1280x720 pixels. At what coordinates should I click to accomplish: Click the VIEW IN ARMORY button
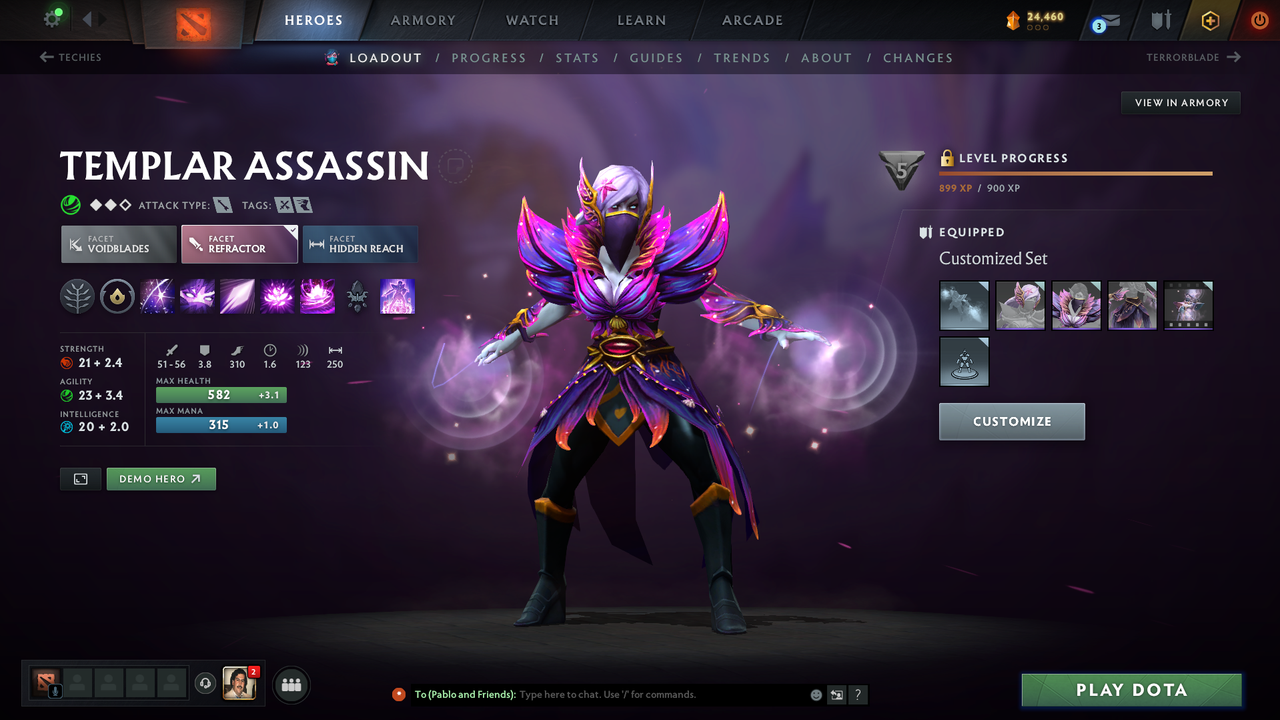(x=1180, y=102)
